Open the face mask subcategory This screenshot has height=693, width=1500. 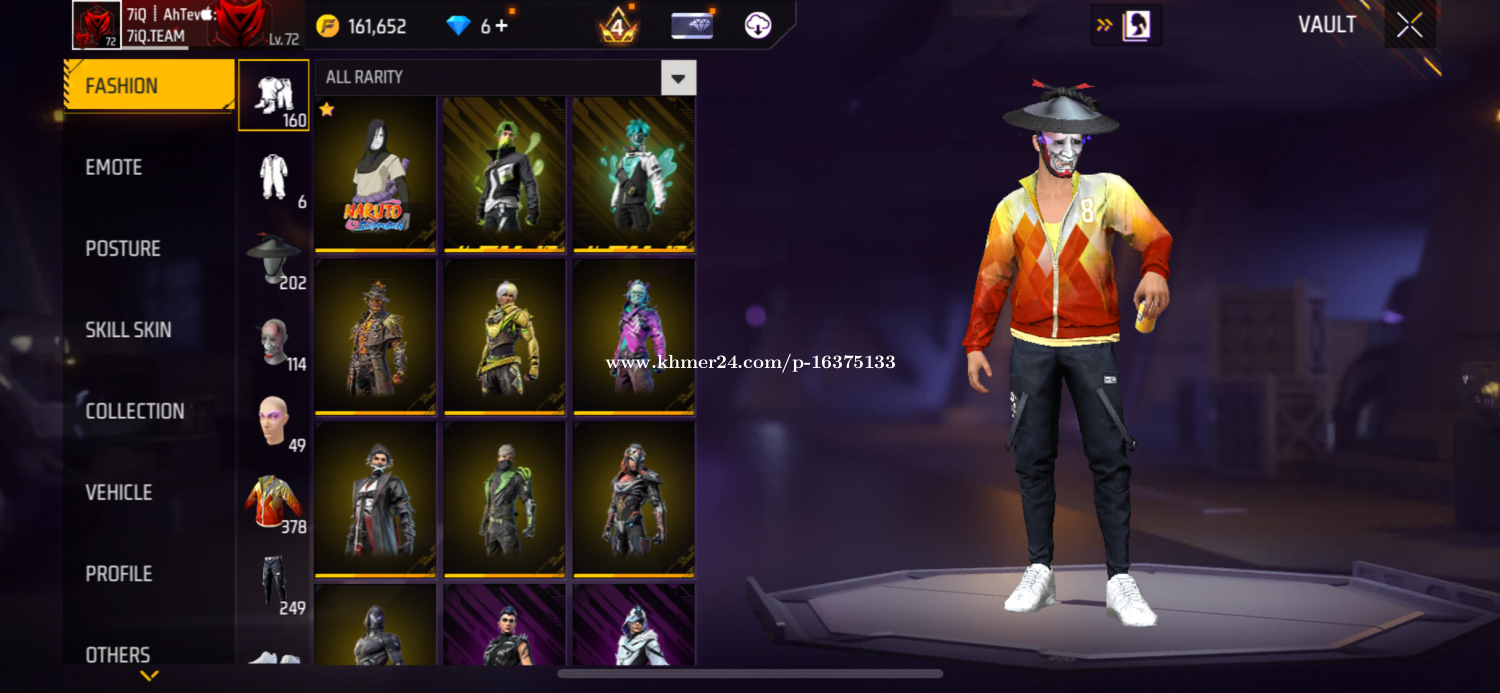point(273,341)
